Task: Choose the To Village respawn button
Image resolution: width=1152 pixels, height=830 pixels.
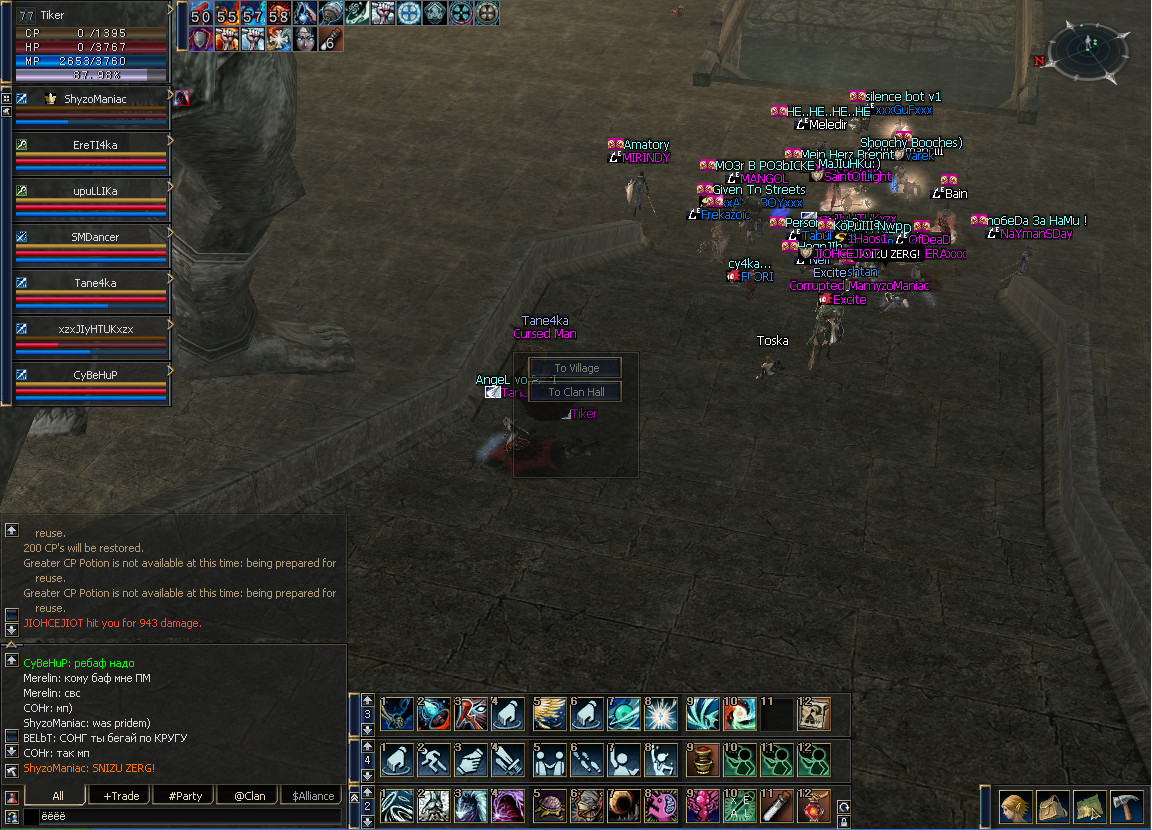Action: pyautogui.click(x=576, y=368)
